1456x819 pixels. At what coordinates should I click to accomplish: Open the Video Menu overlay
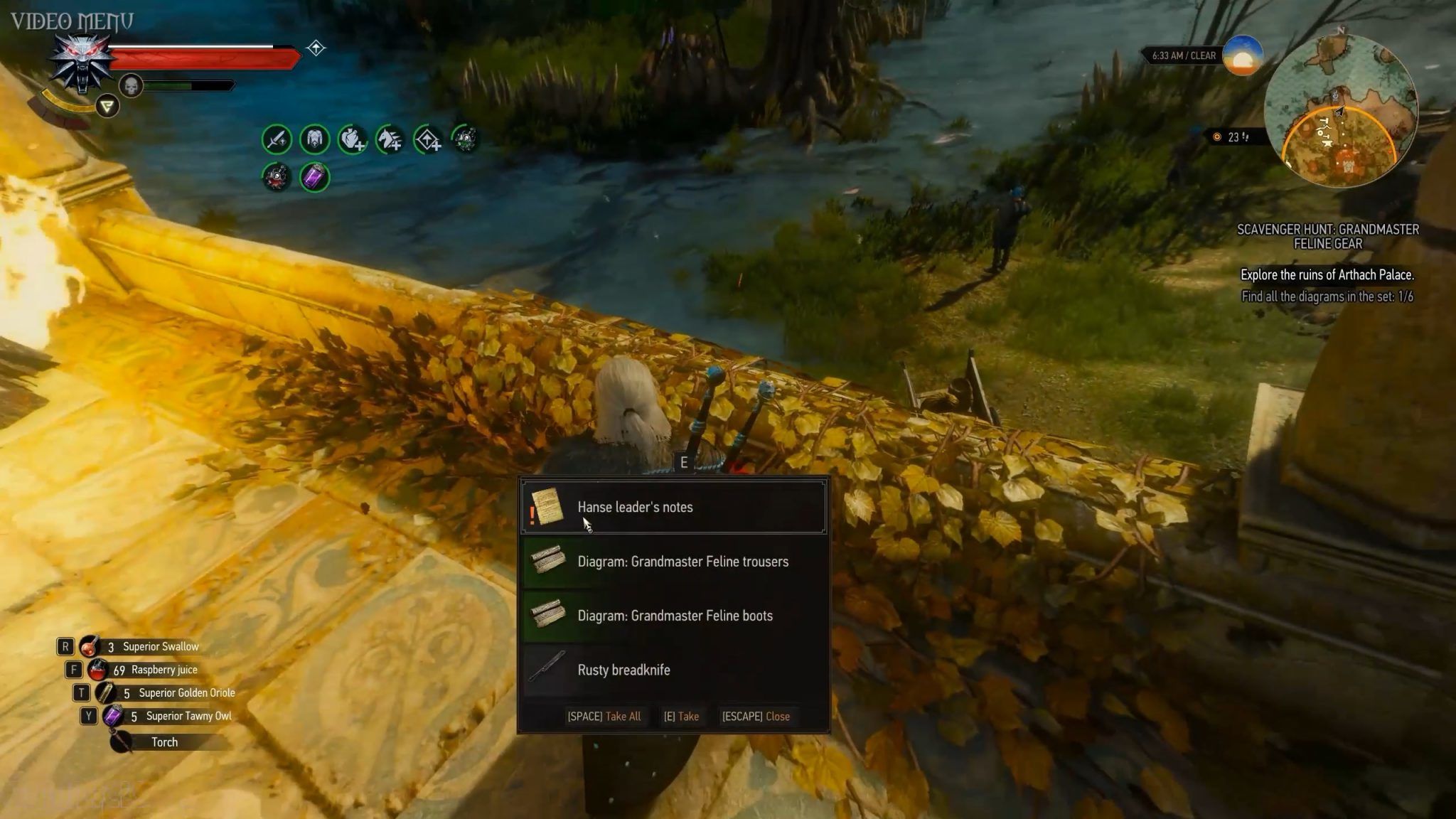click(x=72, y=21)
